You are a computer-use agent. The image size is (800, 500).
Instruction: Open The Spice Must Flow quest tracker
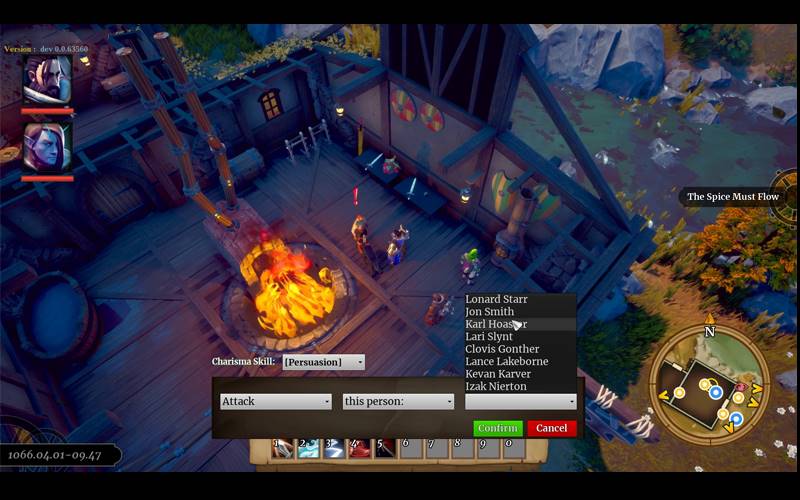[x=732, y=197]
